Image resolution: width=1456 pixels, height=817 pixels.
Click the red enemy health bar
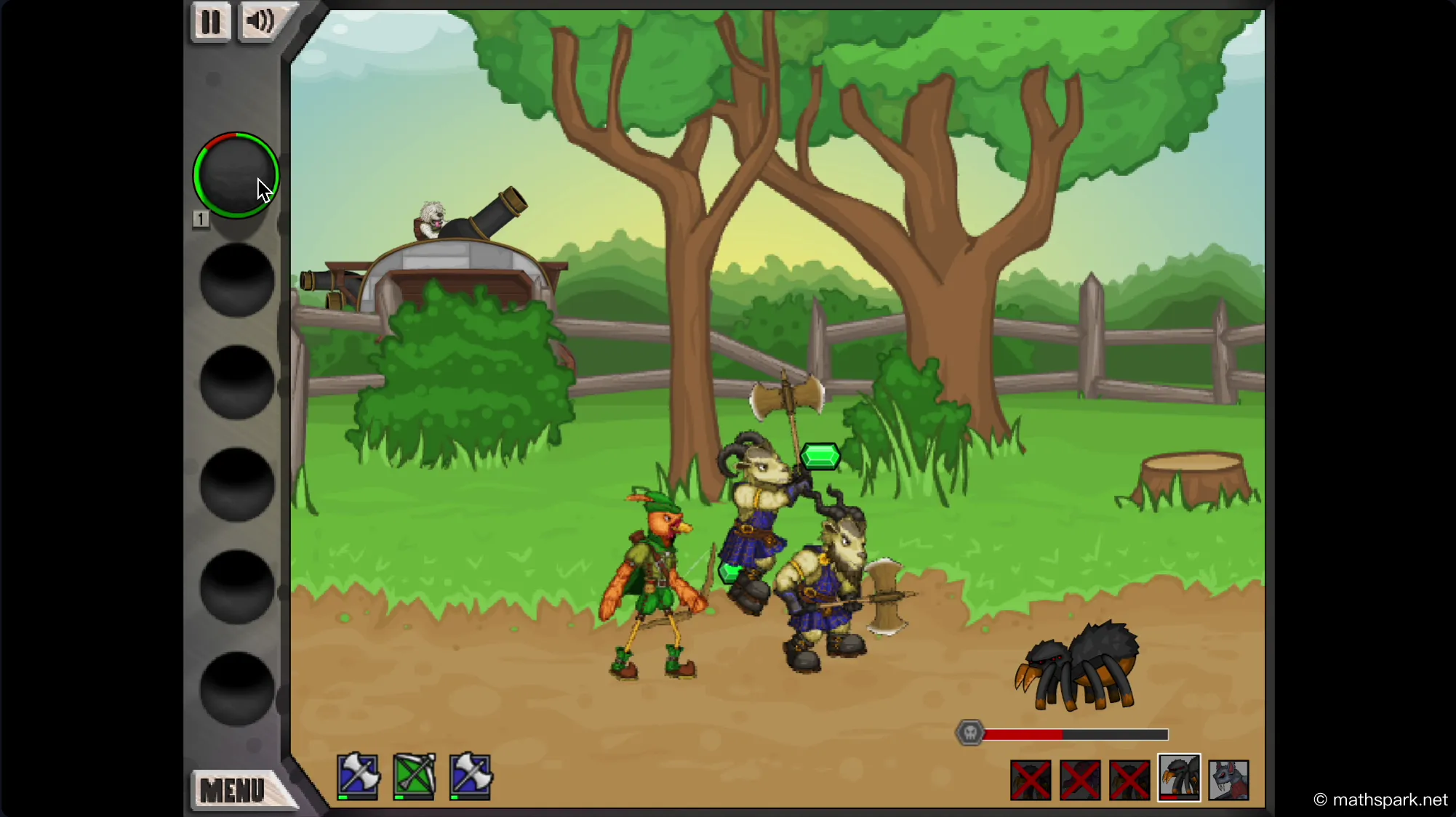1025,734
